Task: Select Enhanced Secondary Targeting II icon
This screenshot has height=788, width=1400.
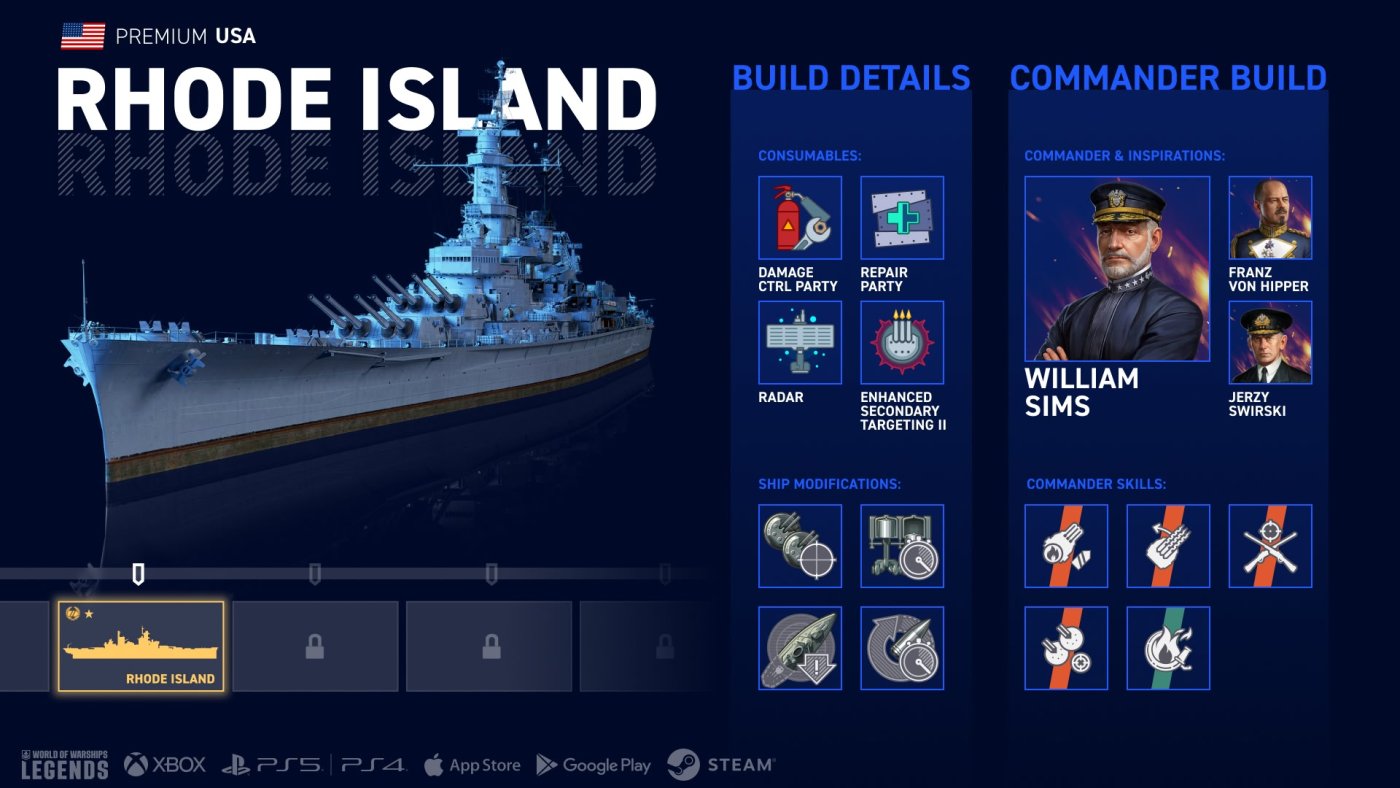Action: coord(902,343)
